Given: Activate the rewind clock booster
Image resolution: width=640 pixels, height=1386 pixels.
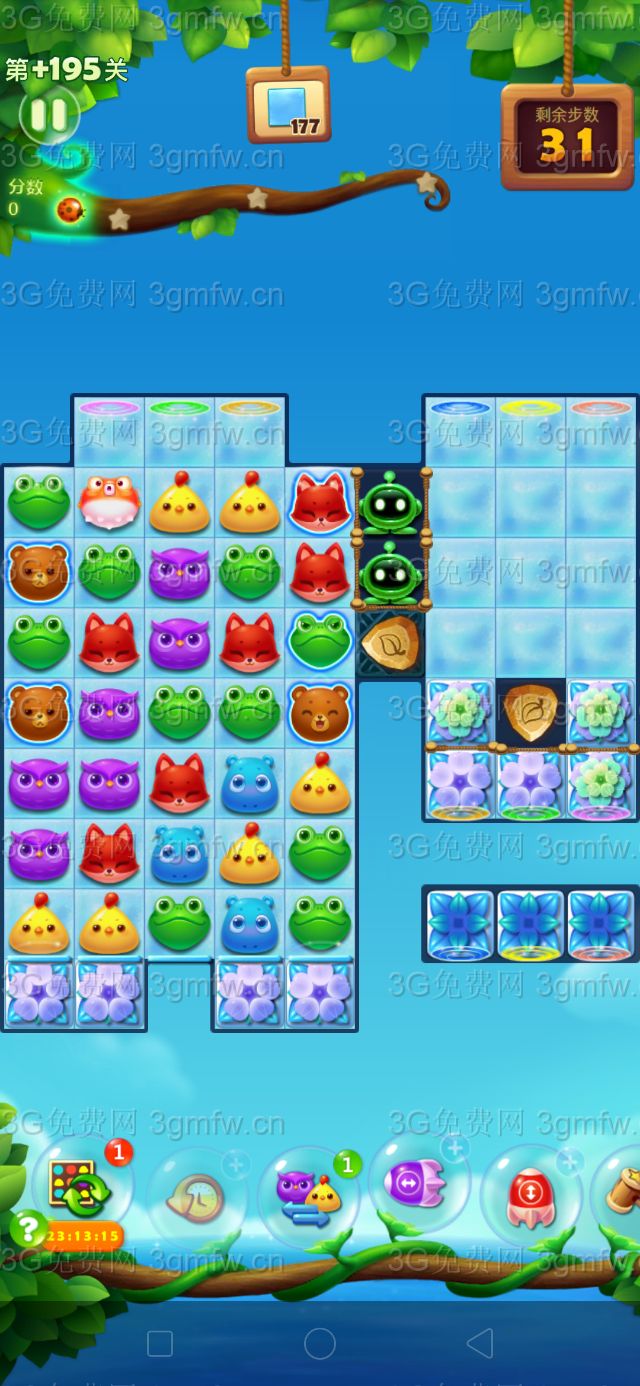Looking at the screenshot, I should (x=198, y=1194).
